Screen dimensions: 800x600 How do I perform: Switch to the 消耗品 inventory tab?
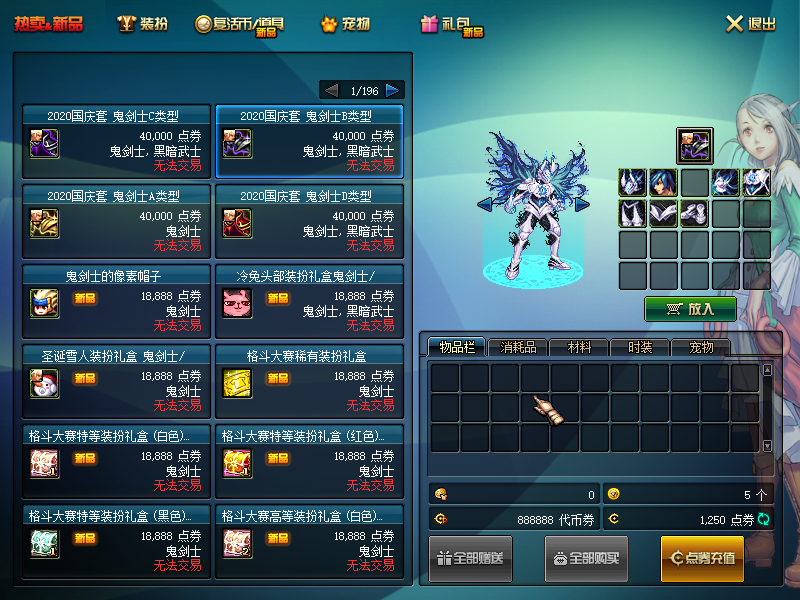click(518, 347)
